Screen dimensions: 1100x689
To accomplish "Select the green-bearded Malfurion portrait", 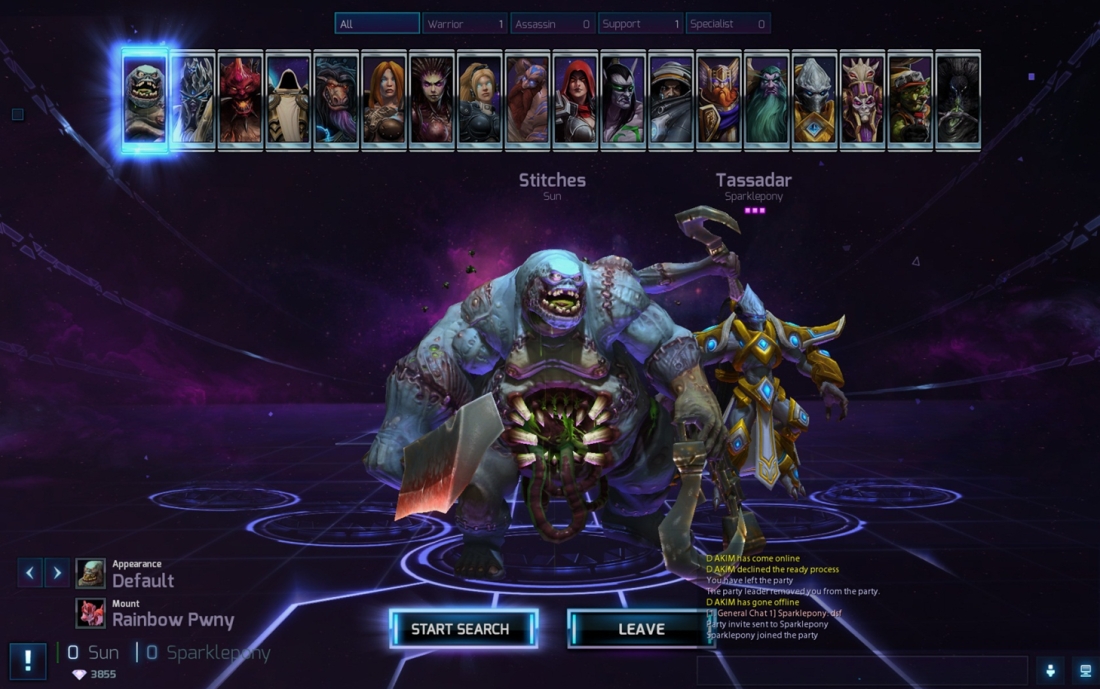I will pyautogui.click(x=766, y=100).
